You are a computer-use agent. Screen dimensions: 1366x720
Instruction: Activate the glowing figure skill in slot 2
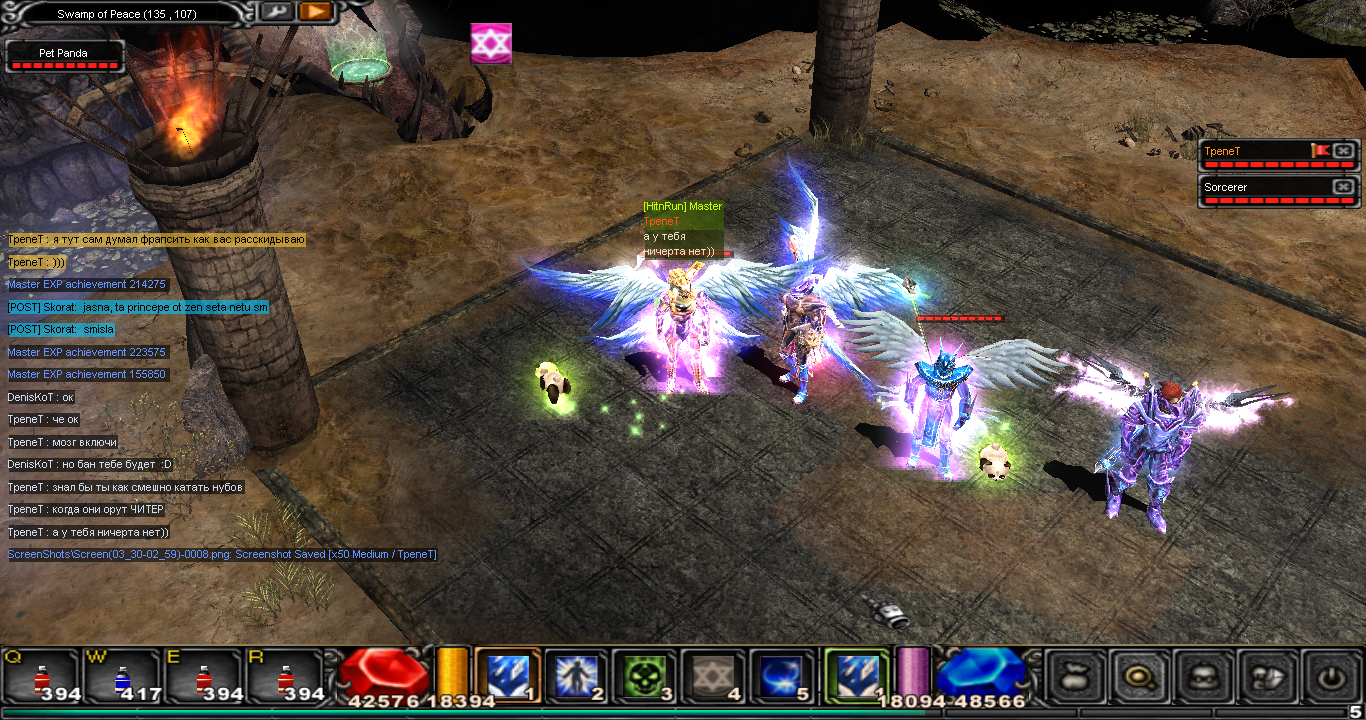pyautogui.click(x=576, y=675)
